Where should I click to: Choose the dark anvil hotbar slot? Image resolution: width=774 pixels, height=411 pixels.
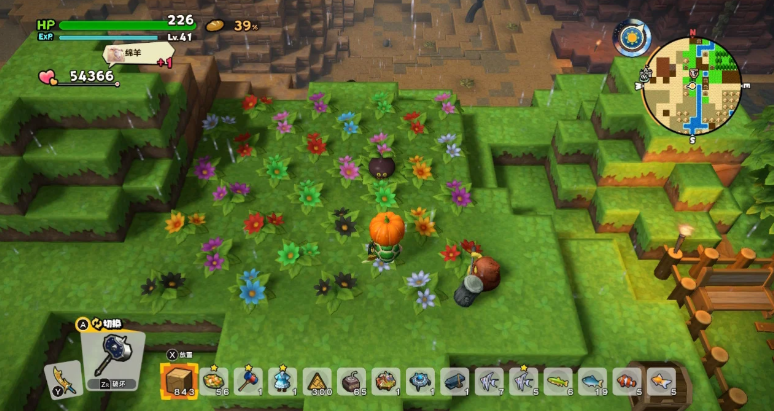[x=455, y=381]
